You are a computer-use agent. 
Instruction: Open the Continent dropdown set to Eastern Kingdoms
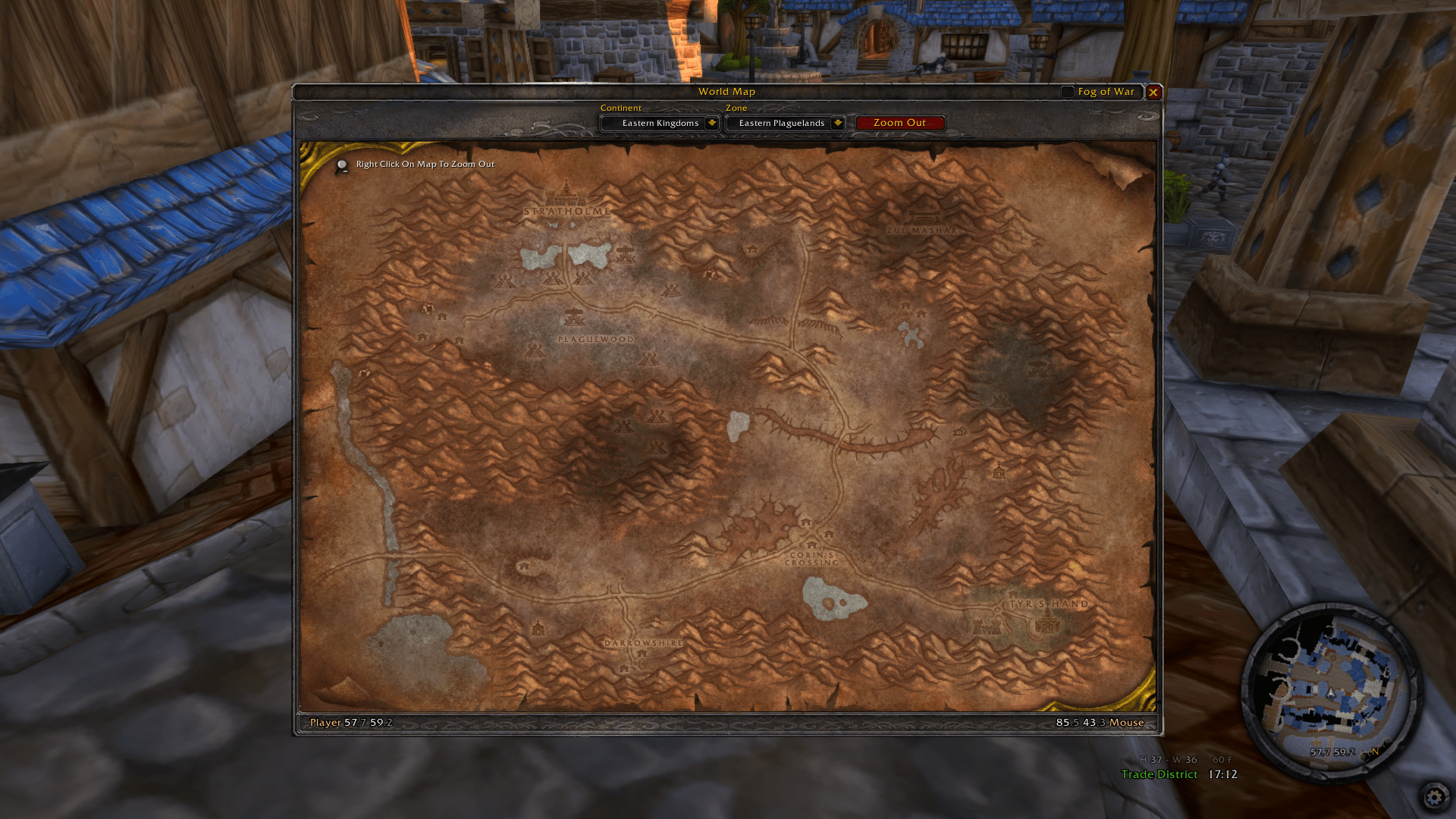coord(659,123)
